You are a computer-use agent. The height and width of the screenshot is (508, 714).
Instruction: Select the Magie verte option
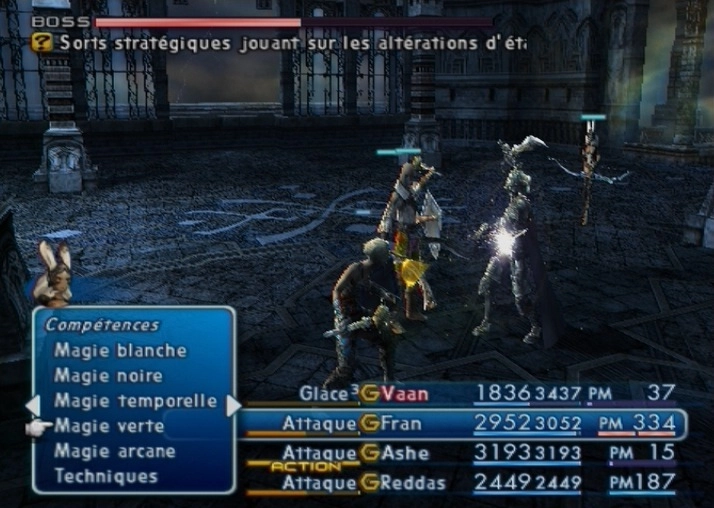tap(109, 426)
